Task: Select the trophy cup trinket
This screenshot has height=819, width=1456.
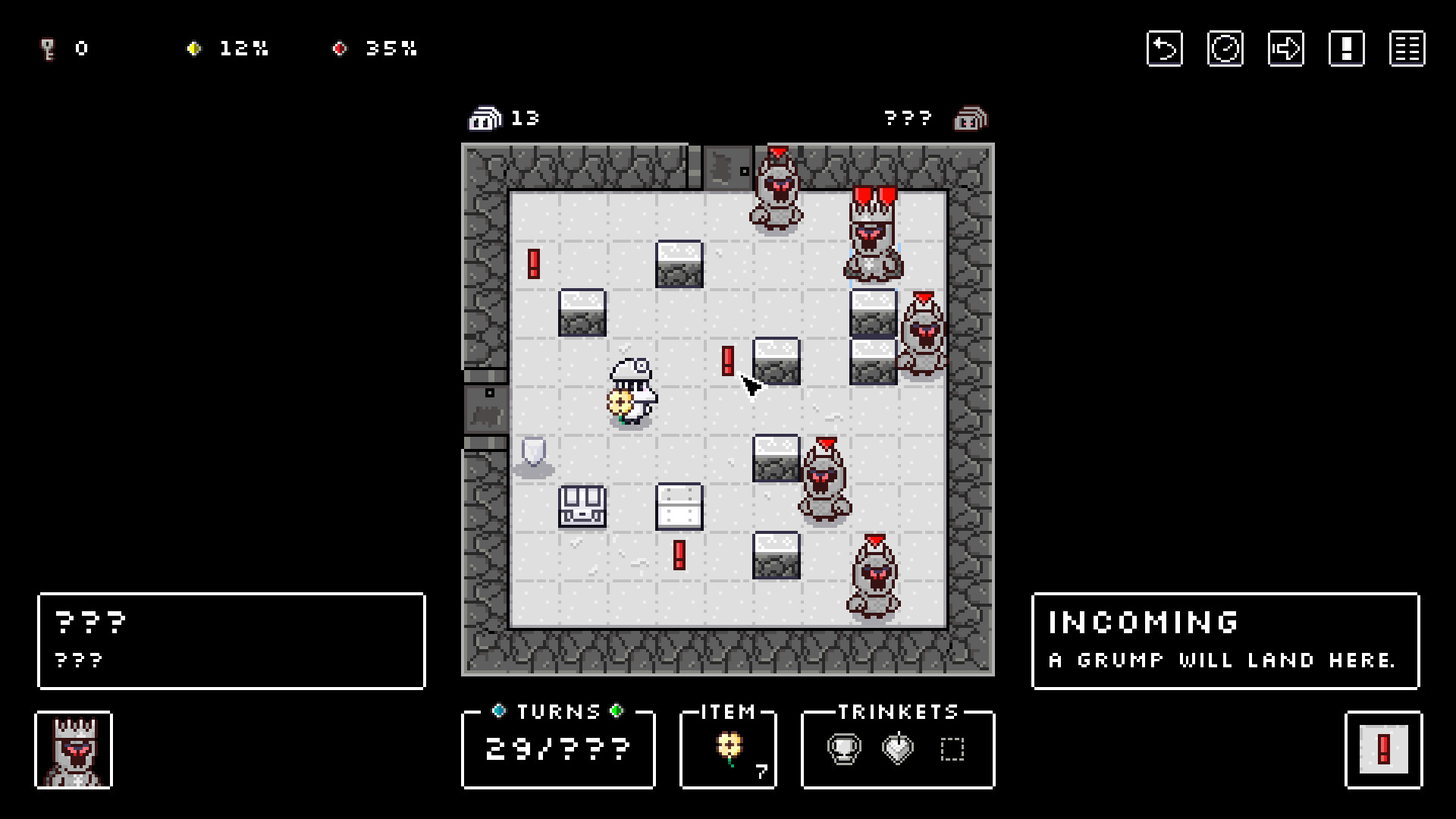Action: coord(843,749)
